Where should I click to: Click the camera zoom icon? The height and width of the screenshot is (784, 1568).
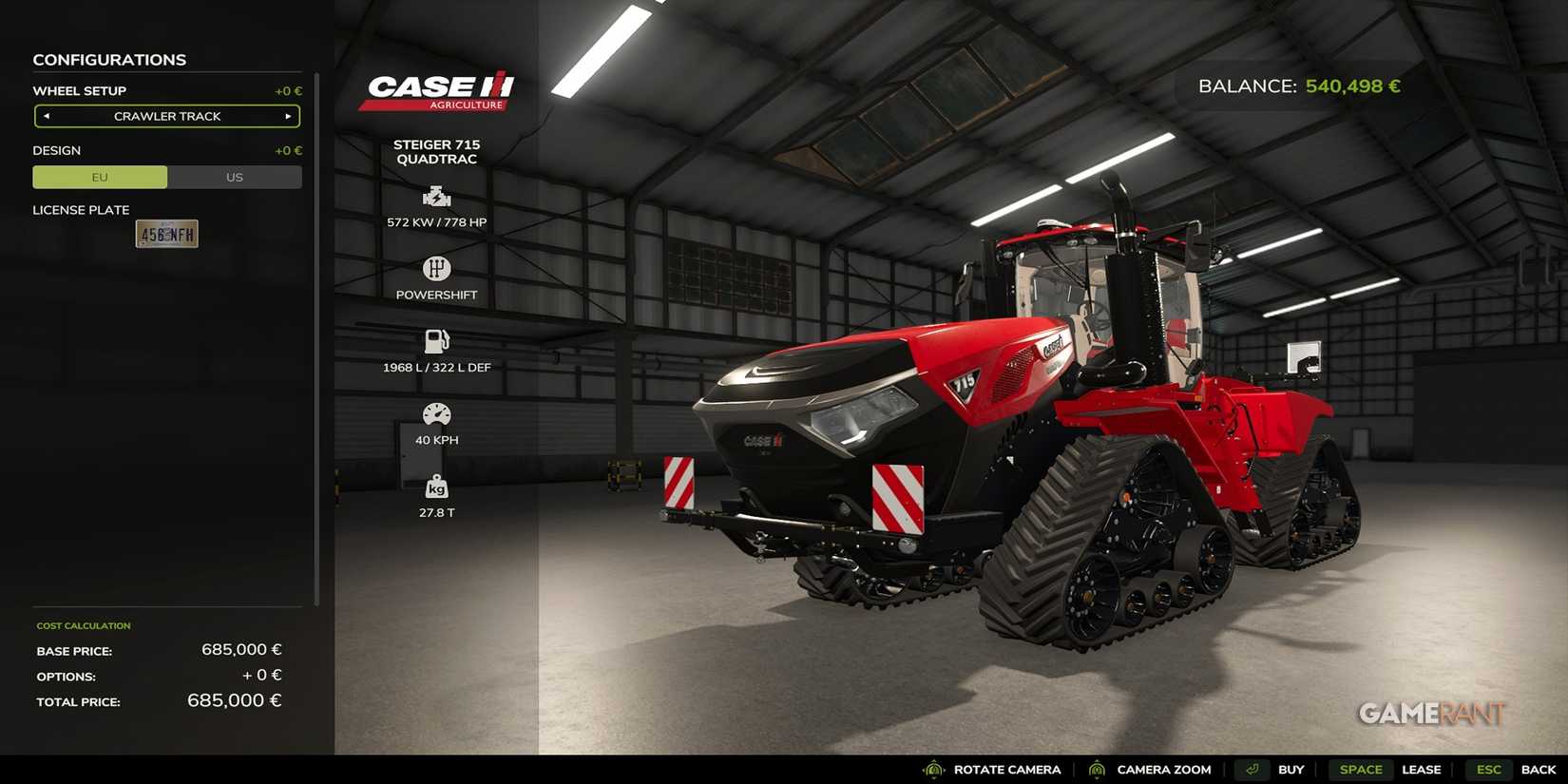coord(1097,770)
